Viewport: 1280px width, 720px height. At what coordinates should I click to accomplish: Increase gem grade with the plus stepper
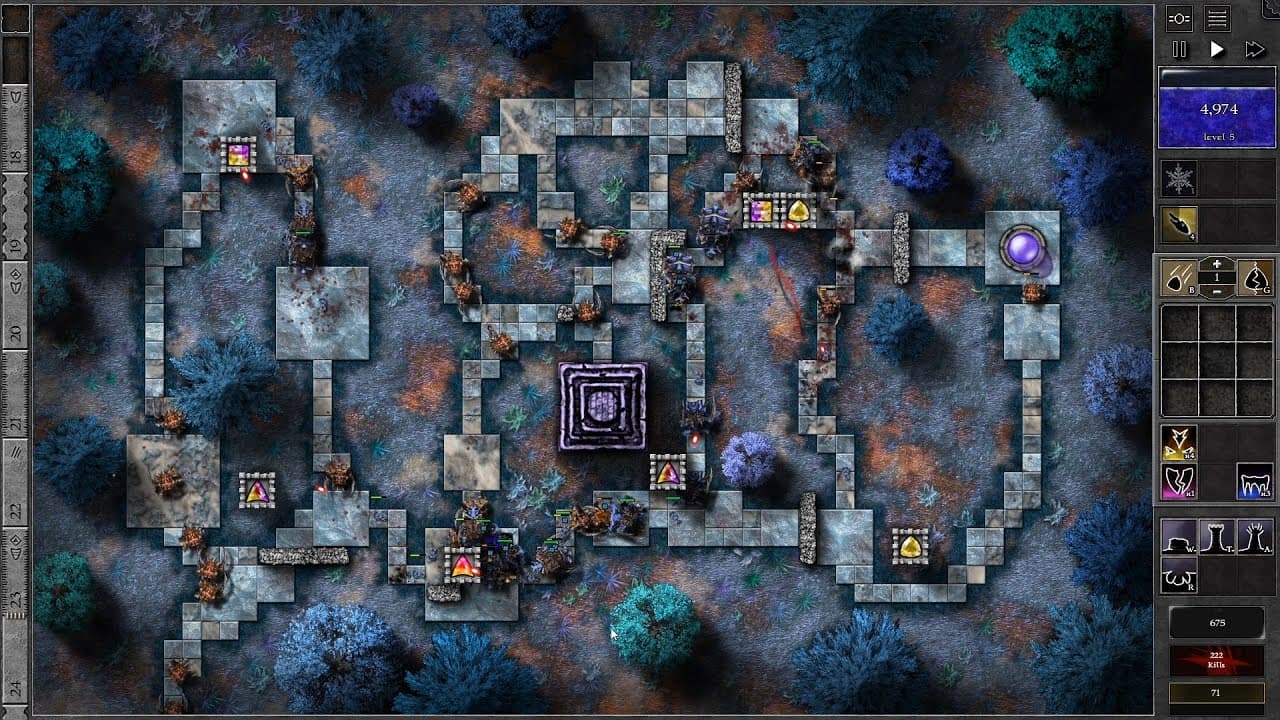point(1217,262)
